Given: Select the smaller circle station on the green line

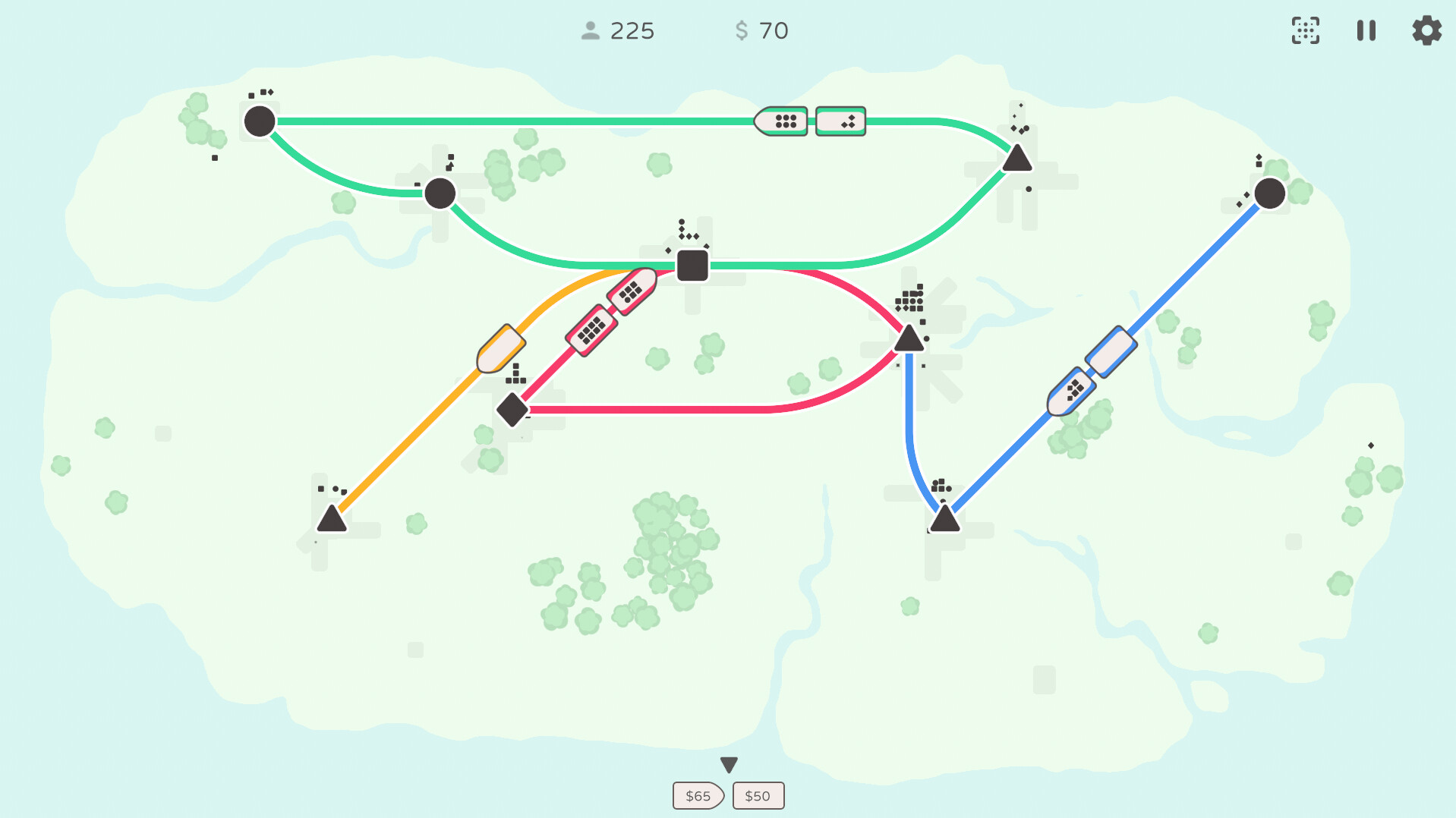Looking at the screenshot, I should (x=440, y=194).
